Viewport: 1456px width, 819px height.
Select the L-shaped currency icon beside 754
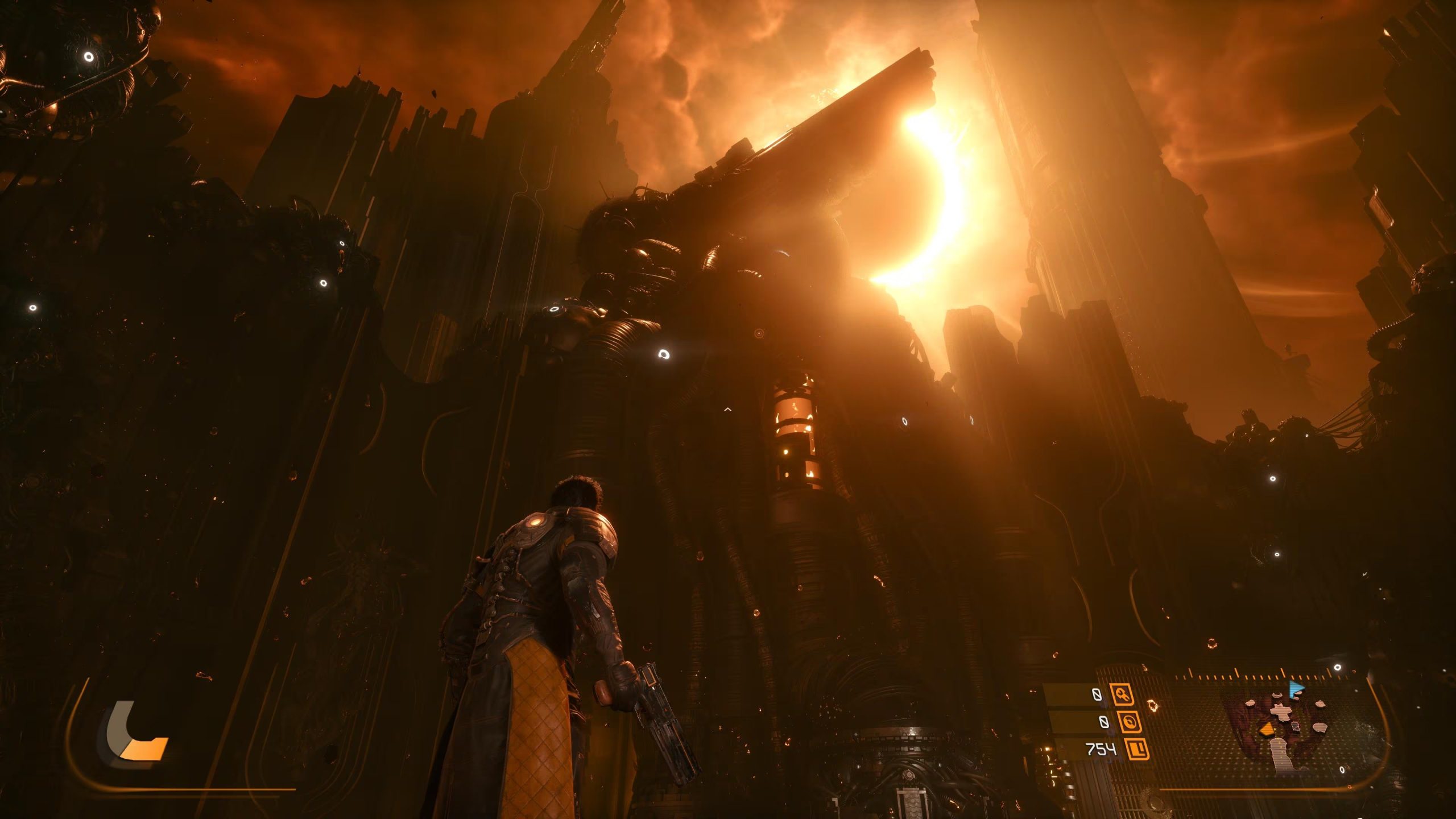click(1136, 750)
